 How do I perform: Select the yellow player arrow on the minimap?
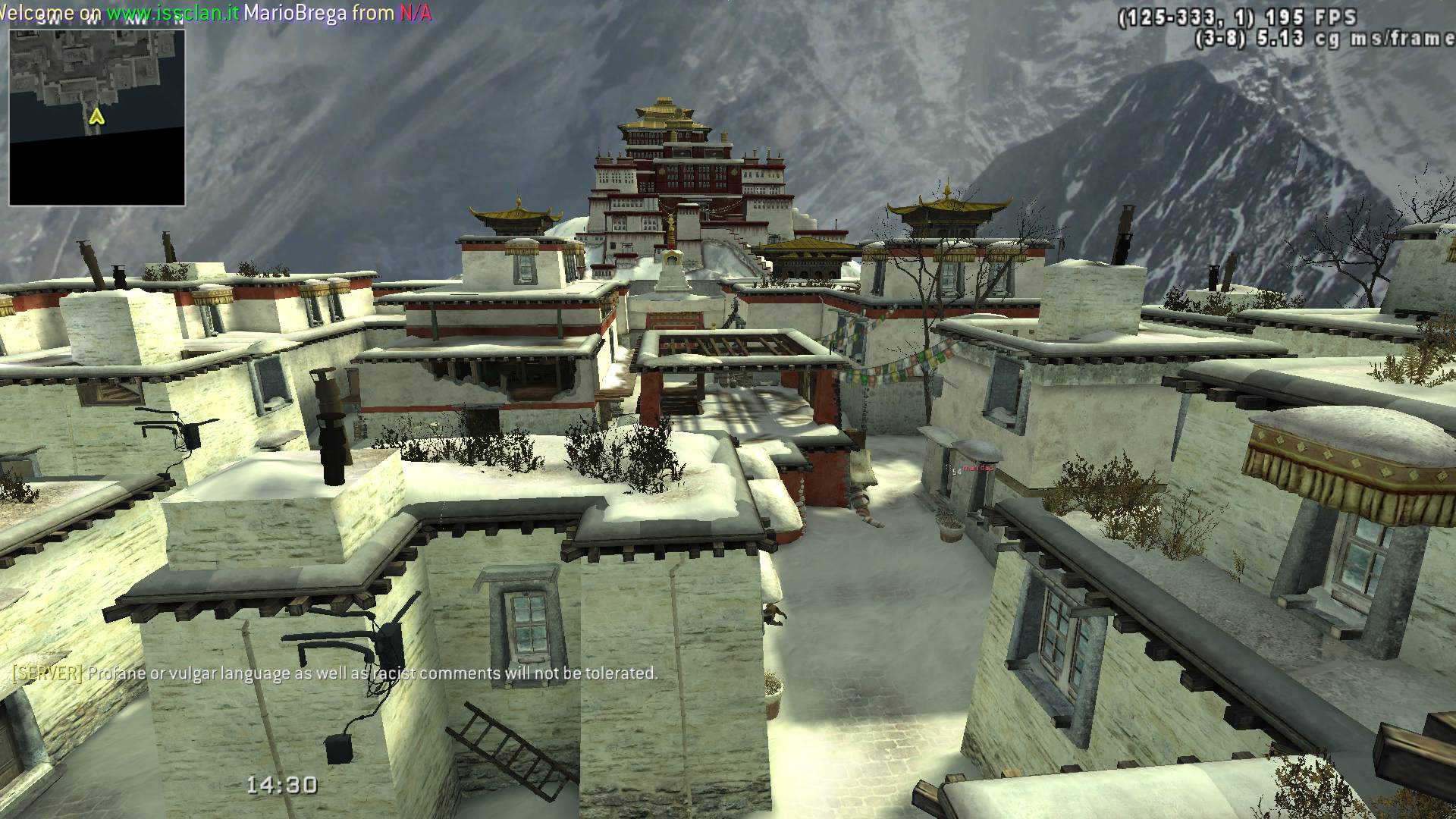pos(96,117)
